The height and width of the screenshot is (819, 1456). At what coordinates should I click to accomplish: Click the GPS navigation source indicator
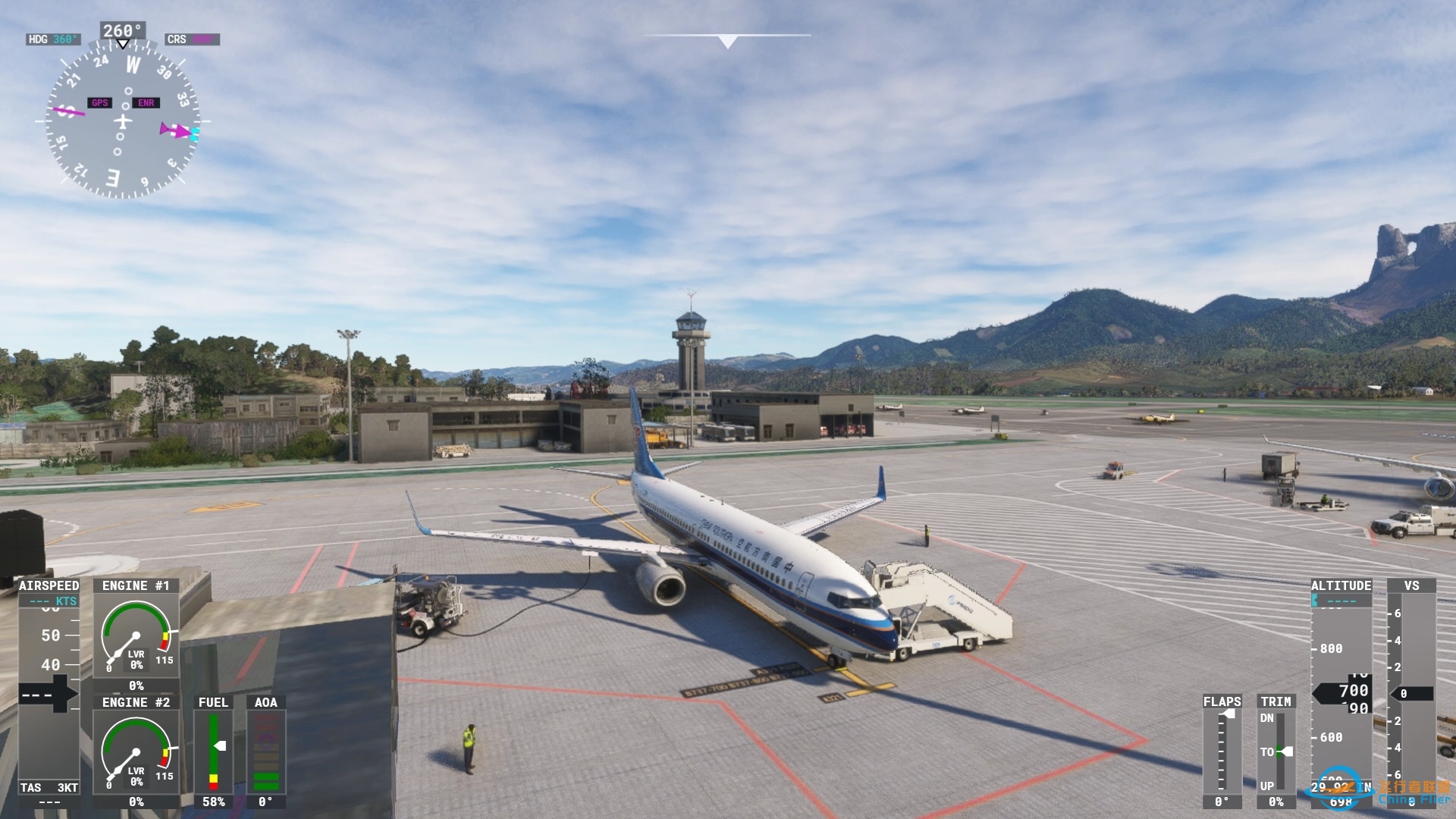point(99,102)
